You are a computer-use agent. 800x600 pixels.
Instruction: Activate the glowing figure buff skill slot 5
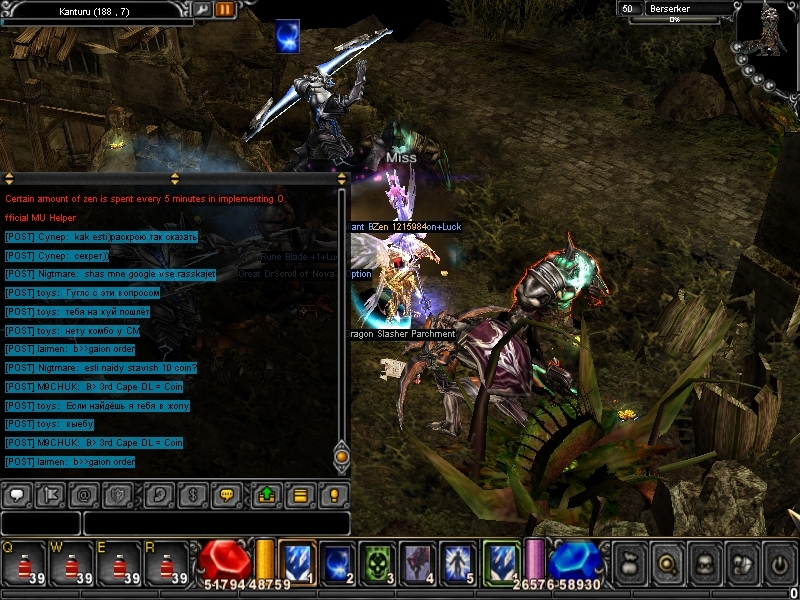point(458,562)
